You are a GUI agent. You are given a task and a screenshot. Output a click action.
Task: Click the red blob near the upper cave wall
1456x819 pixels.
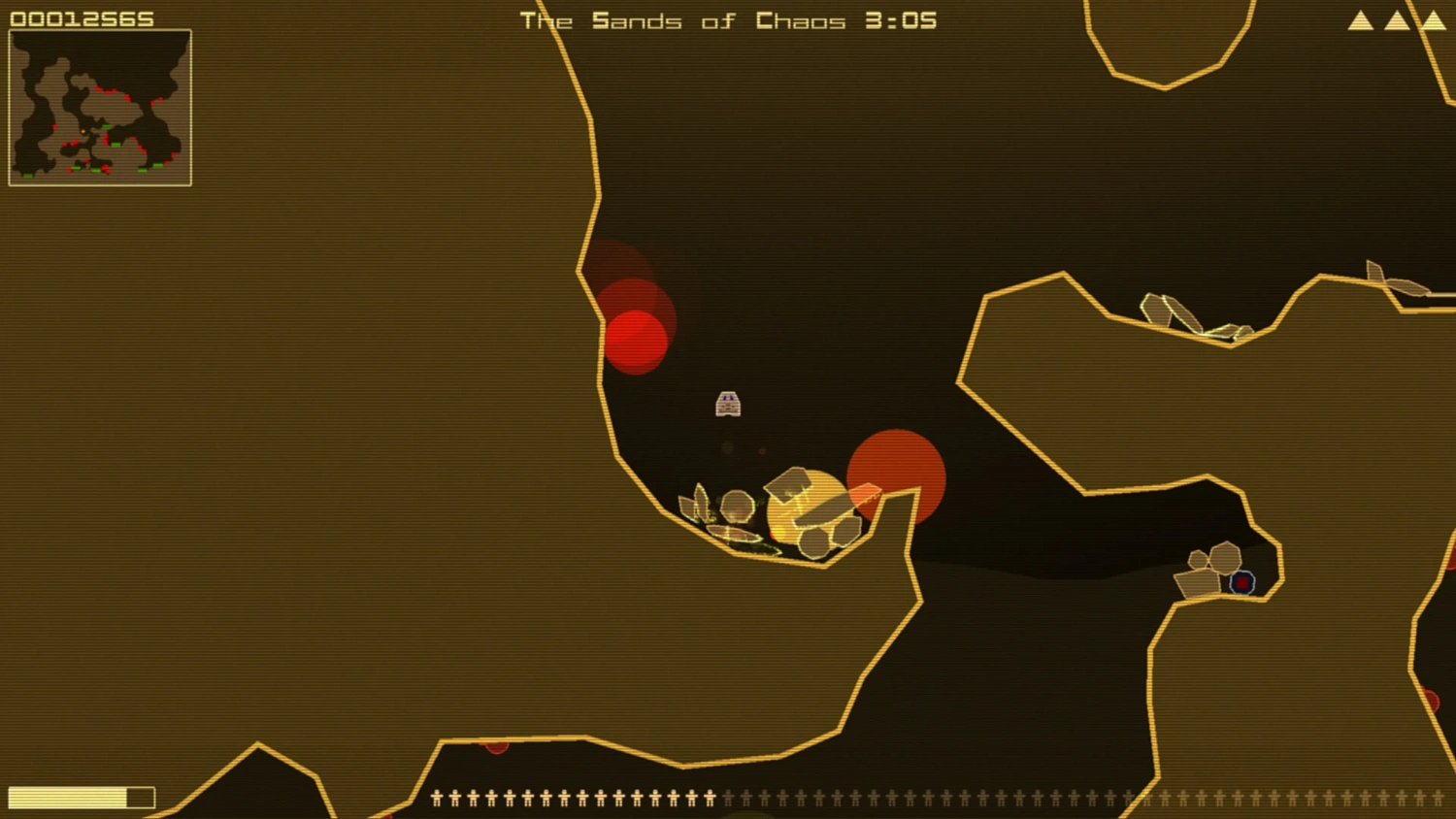[636, 340]
